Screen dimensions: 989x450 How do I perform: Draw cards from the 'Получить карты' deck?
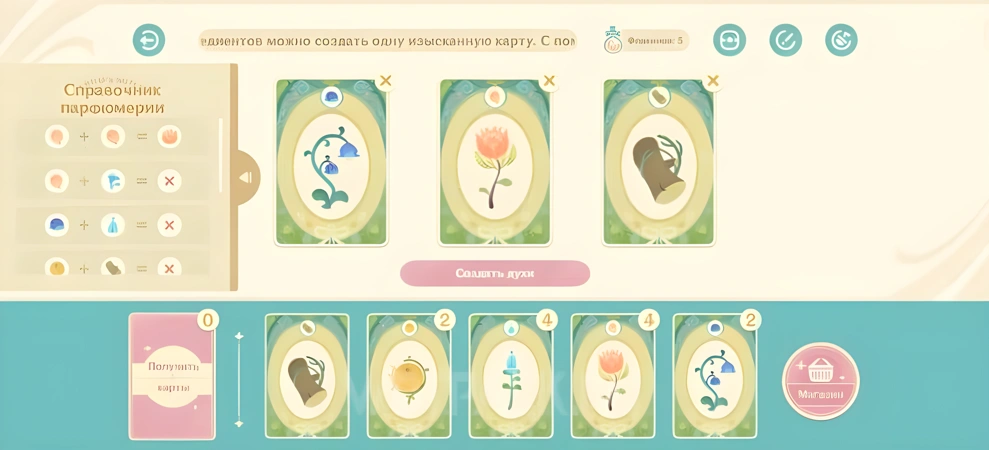(x=172, y=376)
